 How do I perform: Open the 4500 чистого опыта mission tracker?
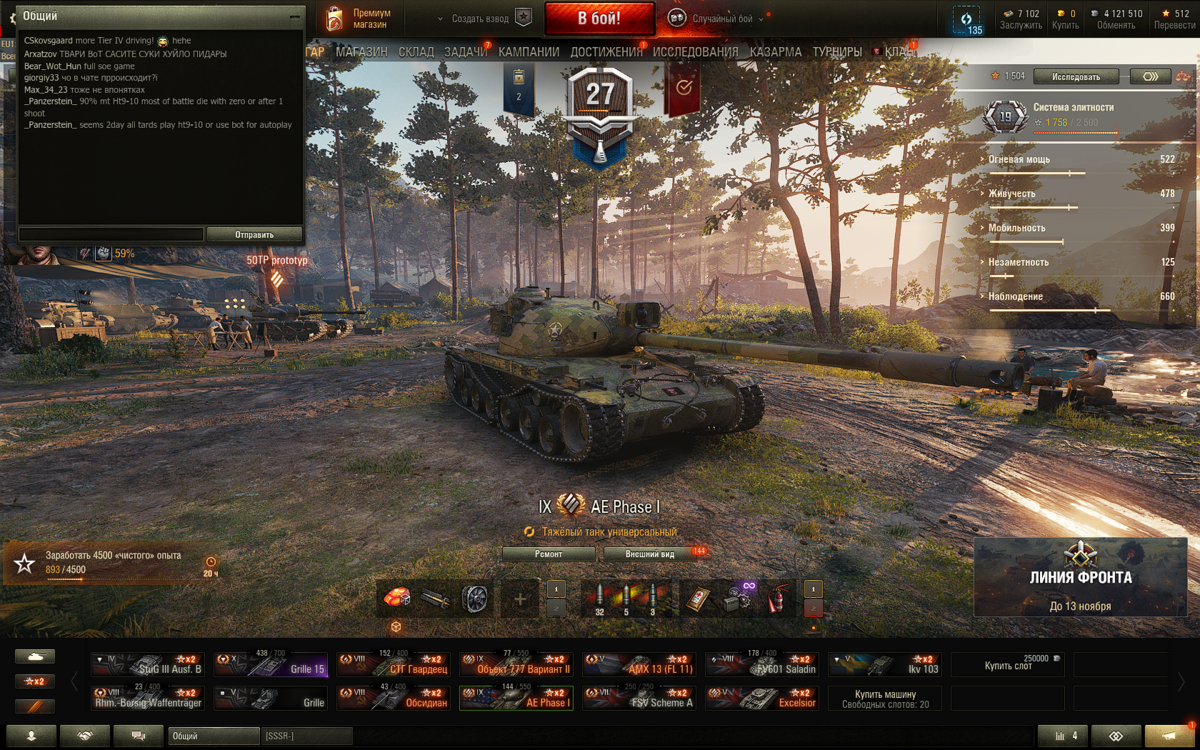(x=110, y=563)
